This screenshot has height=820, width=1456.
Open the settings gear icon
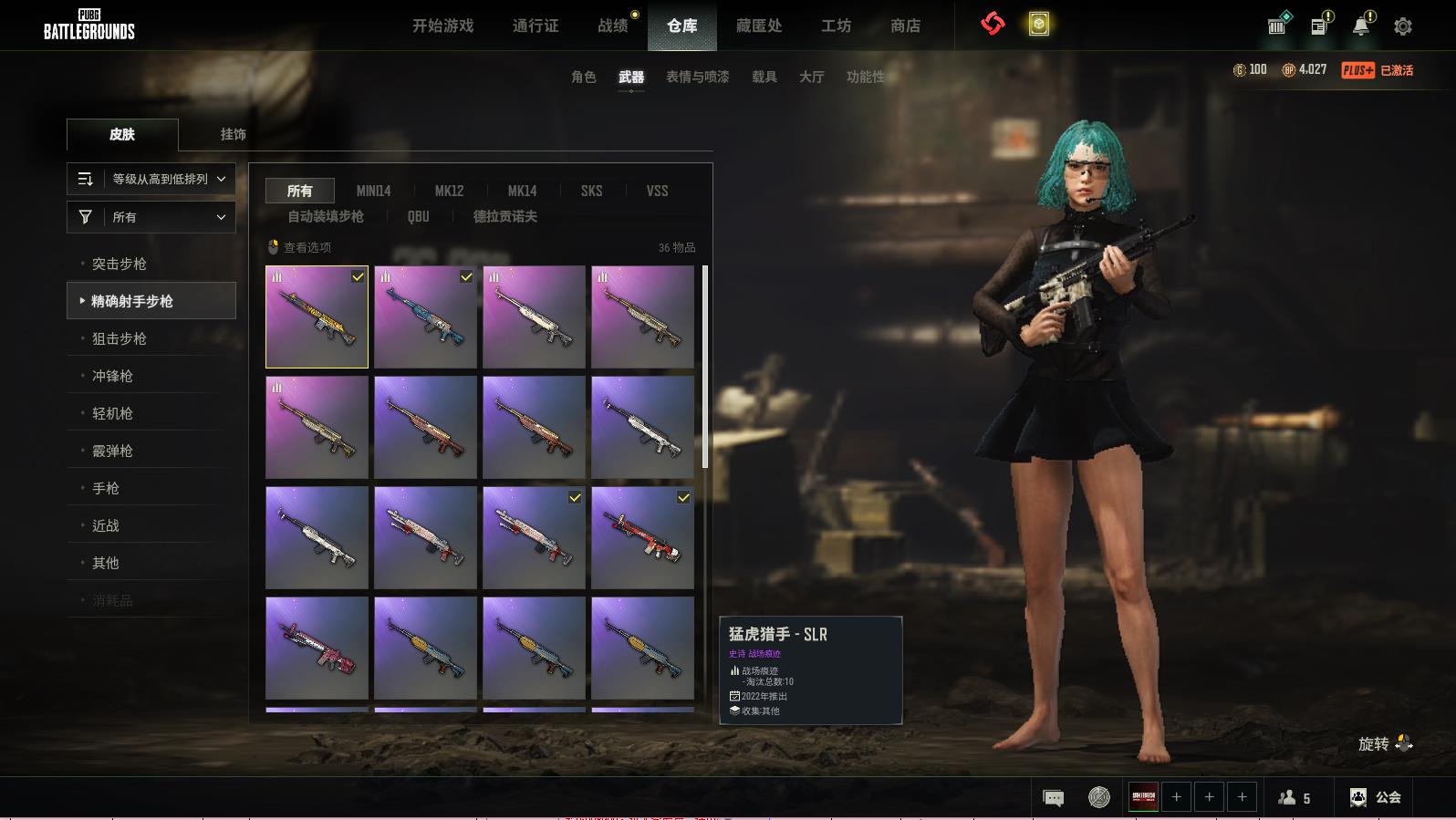pos(1403,26)
